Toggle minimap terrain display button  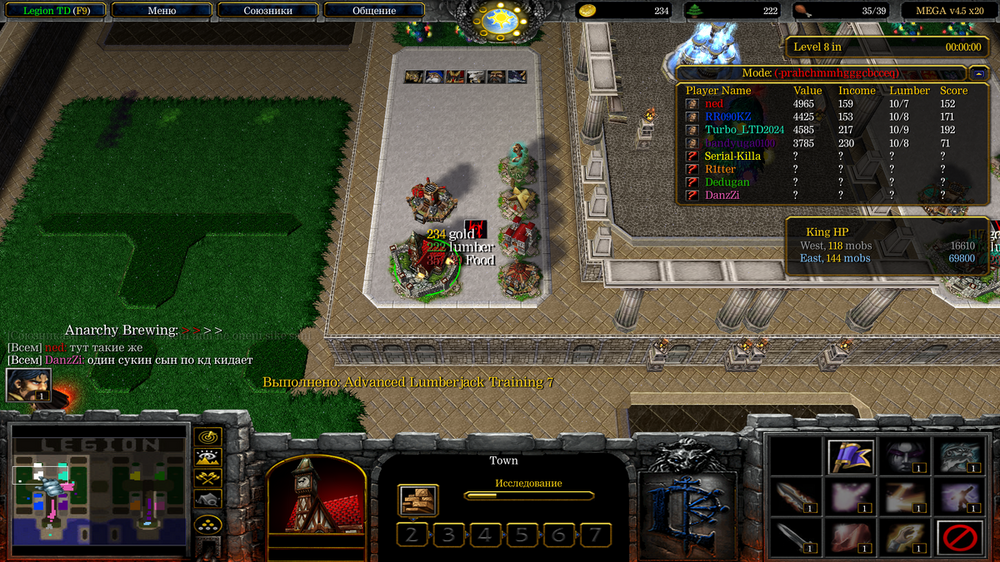coord(209,459)
